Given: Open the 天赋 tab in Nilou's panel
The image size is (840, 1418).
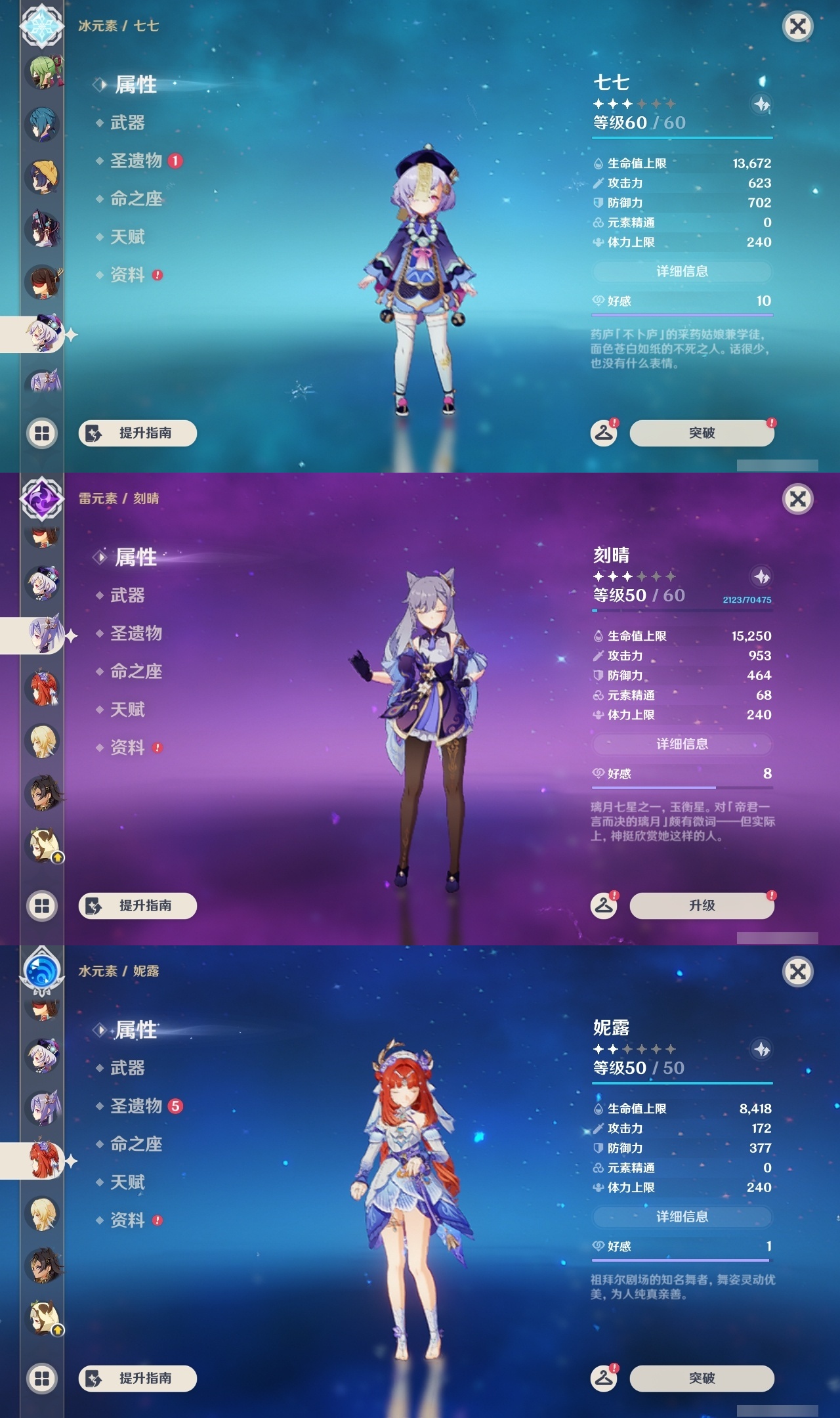Looking at the screenshot, I should (x=129, y=1182).
